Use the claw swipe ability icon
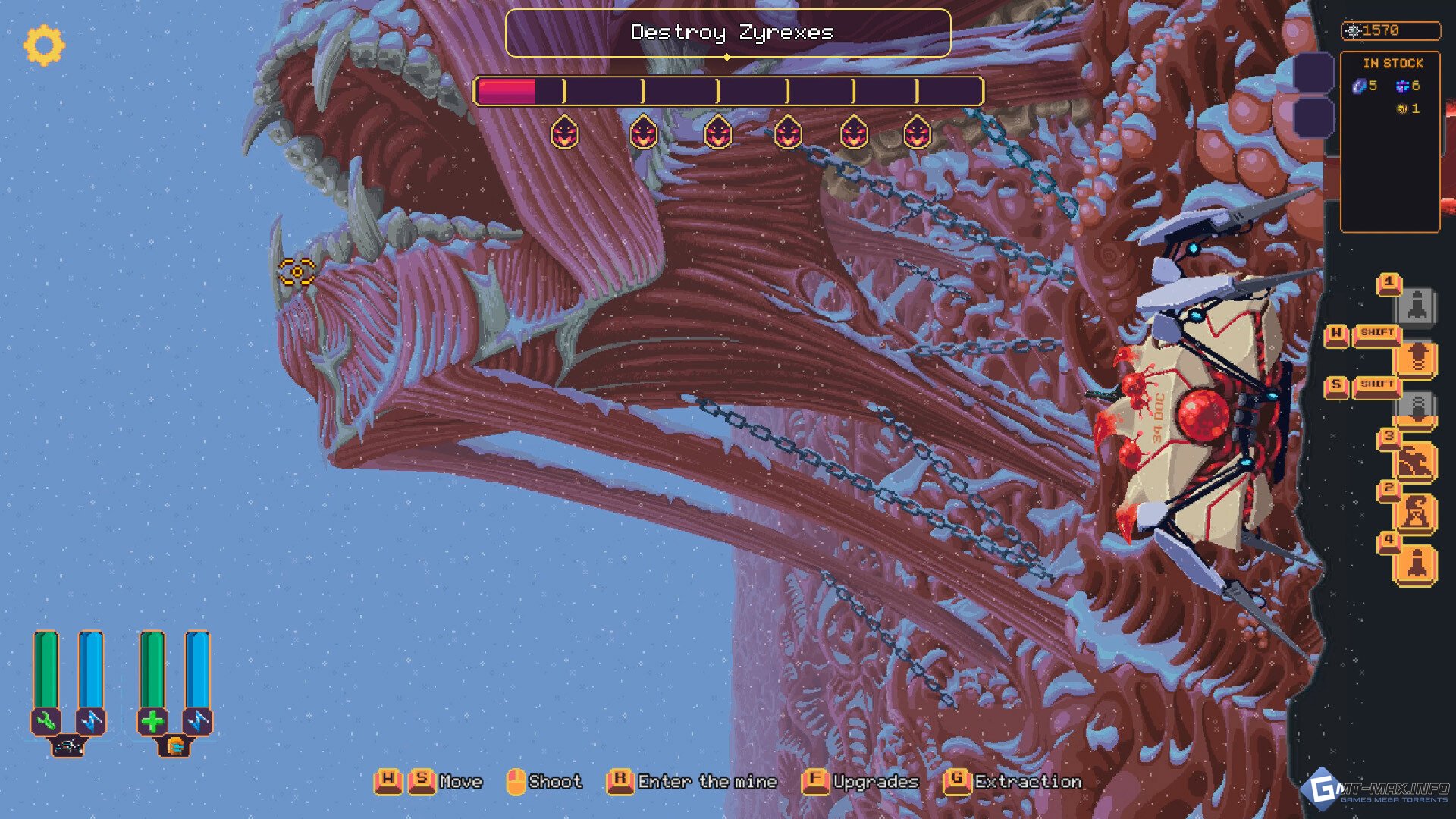Image resolution: width=1456 pixels, height=819 pixels. click(x=1417, y=461)
